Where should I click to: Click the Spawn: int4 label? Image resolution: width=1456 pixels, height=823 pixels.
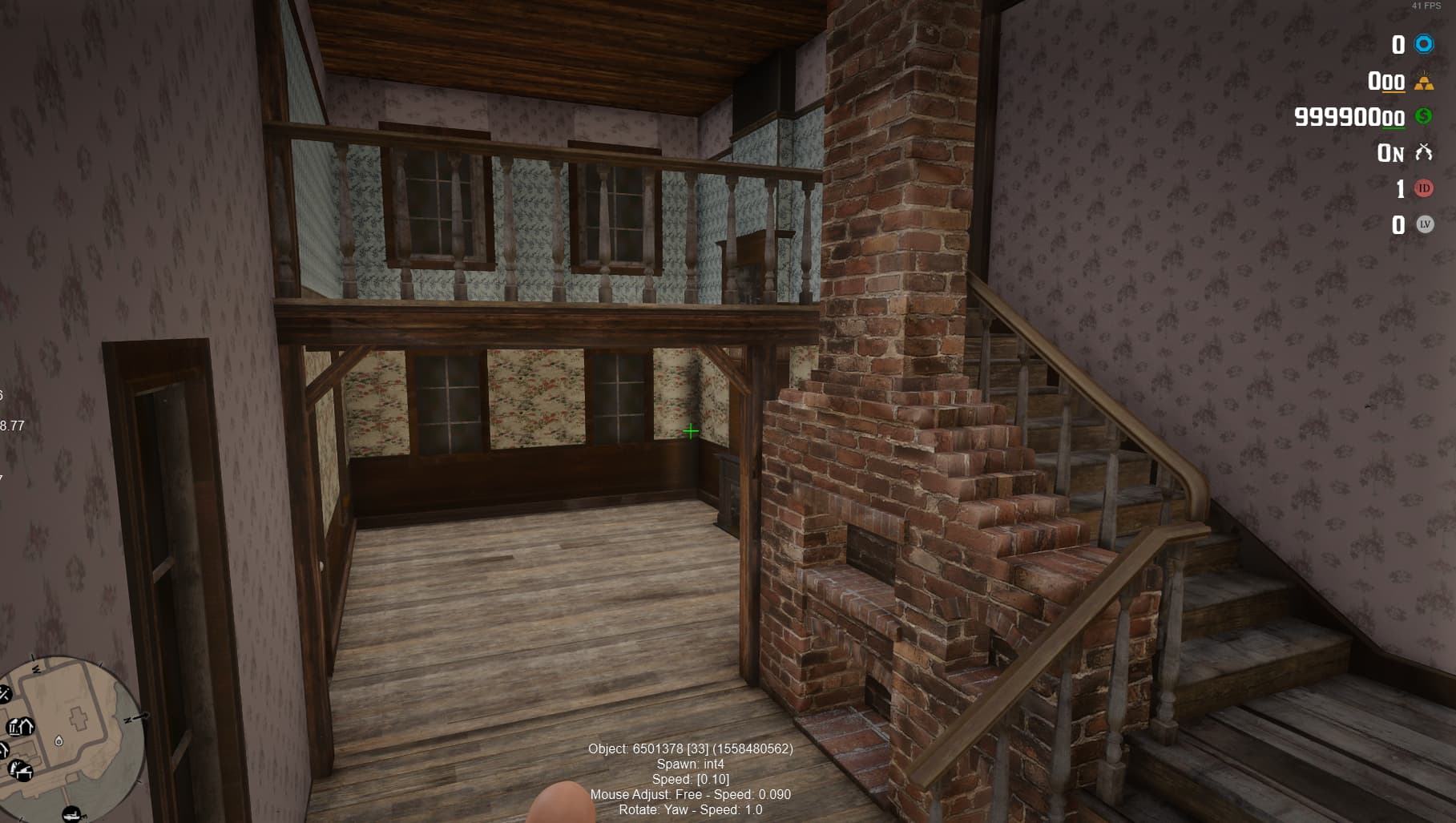click(x=691, y=765)
